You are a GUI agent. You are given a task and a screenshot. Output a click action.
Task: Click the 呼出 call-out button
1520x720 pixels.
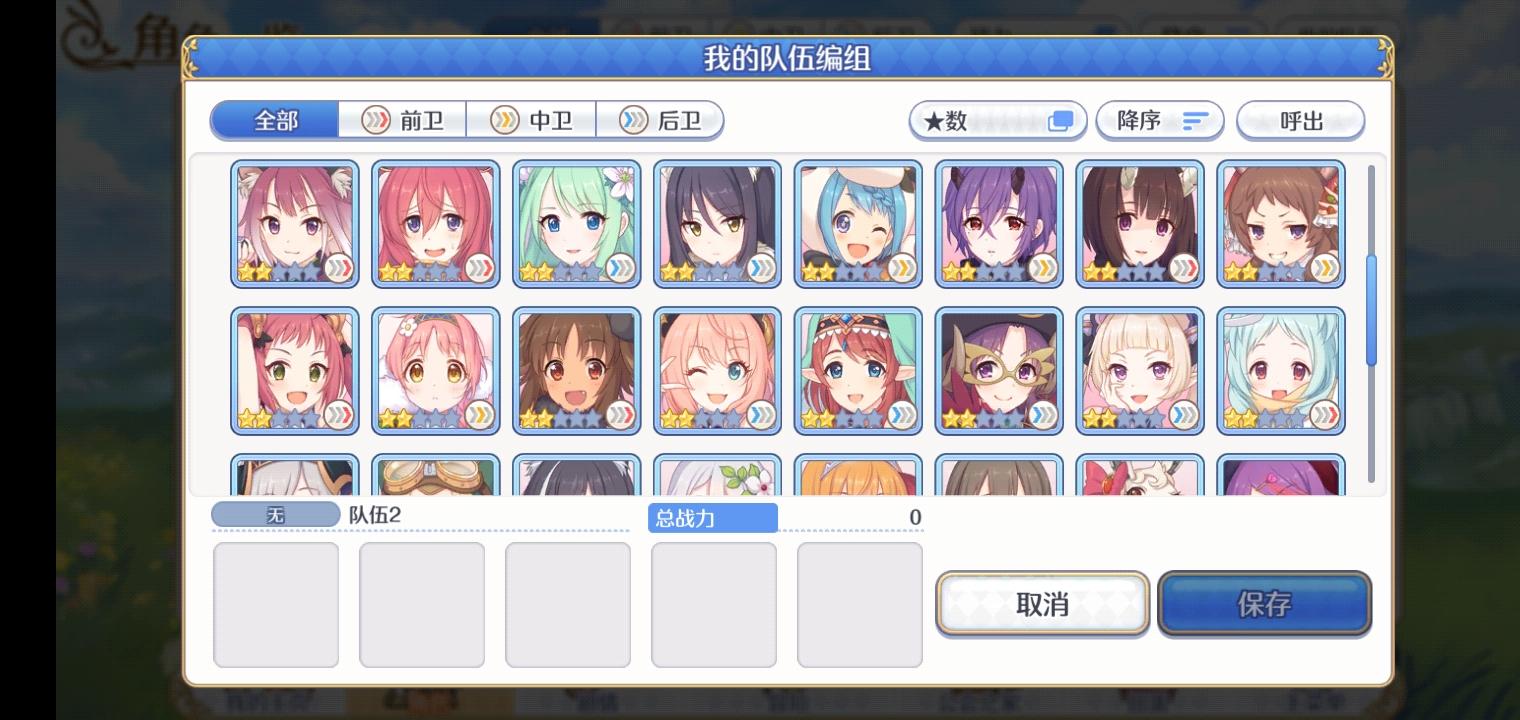click(x=1301, y=119)
